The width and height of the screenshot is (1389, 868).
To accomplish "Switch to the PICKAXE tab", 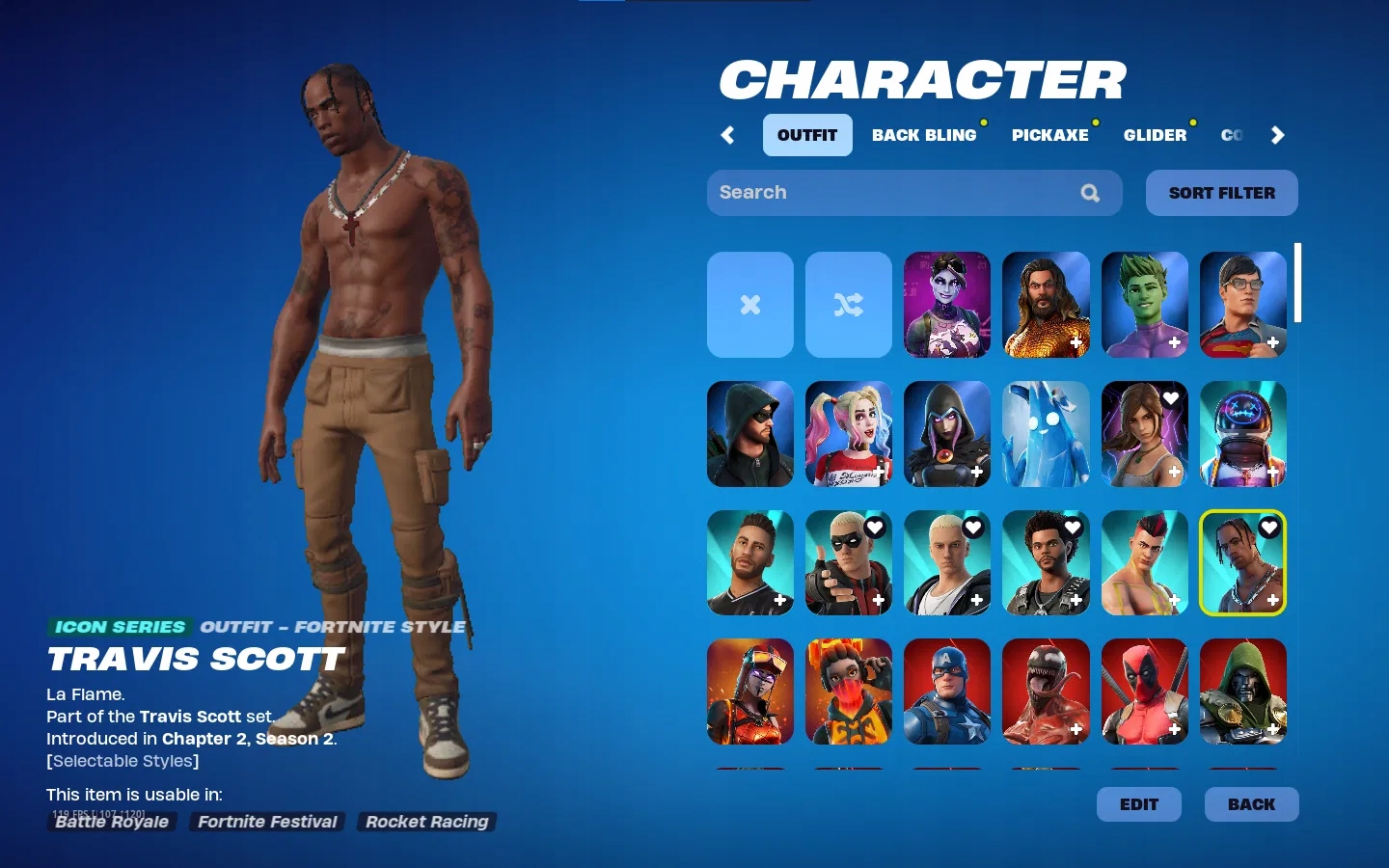I will click(1050, 135).
